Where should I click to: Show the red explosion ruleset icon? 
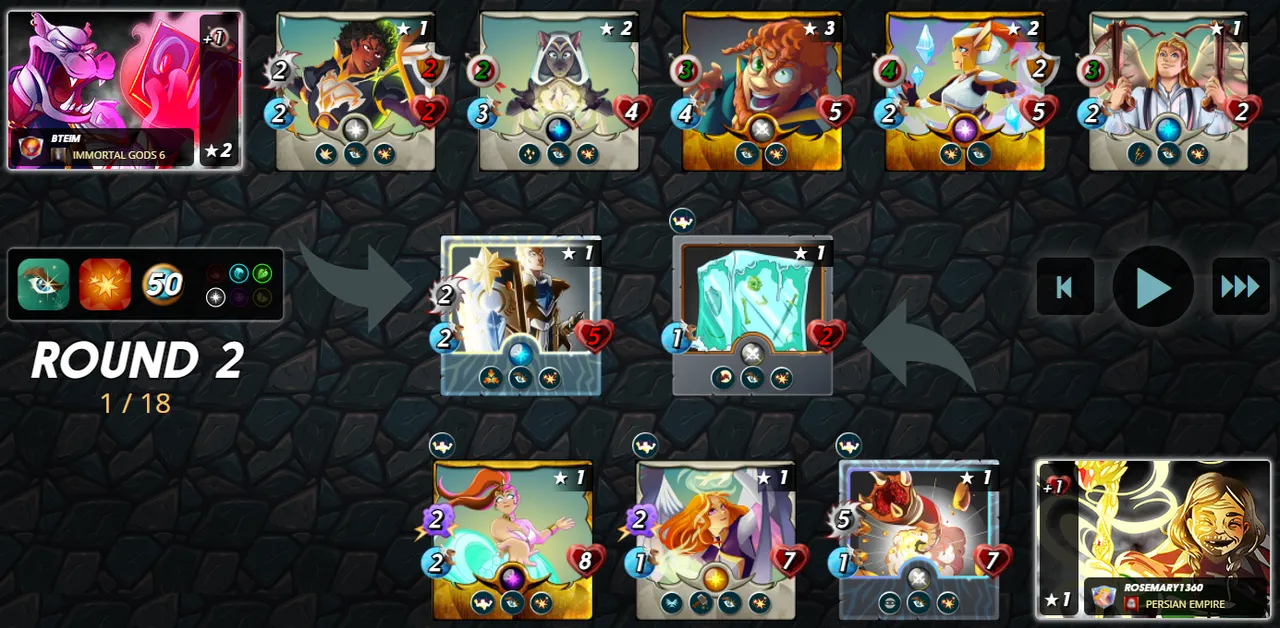[105, 285]
